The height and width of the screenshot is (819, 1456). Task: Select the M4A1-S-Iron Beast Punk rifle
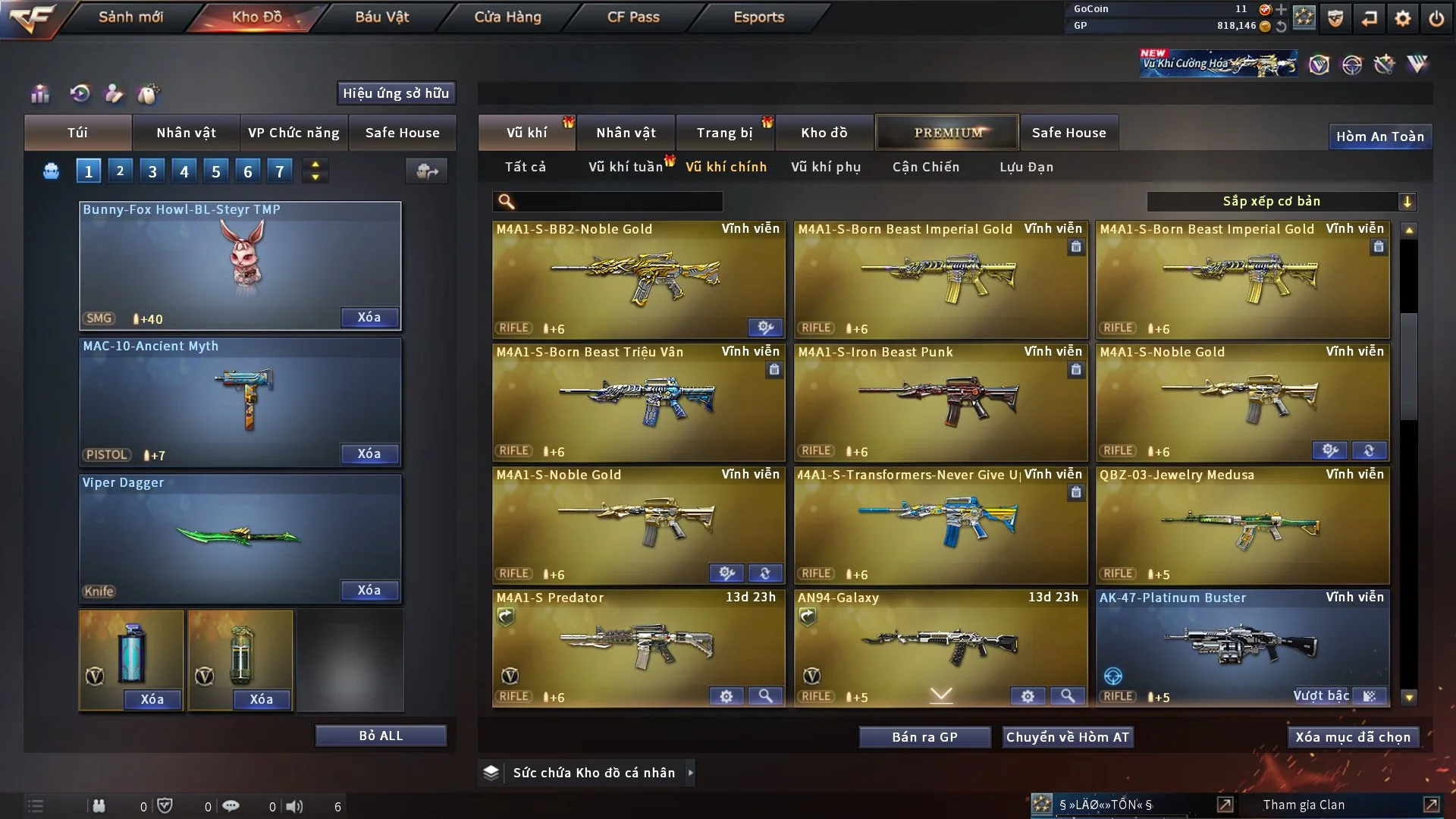(940, 402)
